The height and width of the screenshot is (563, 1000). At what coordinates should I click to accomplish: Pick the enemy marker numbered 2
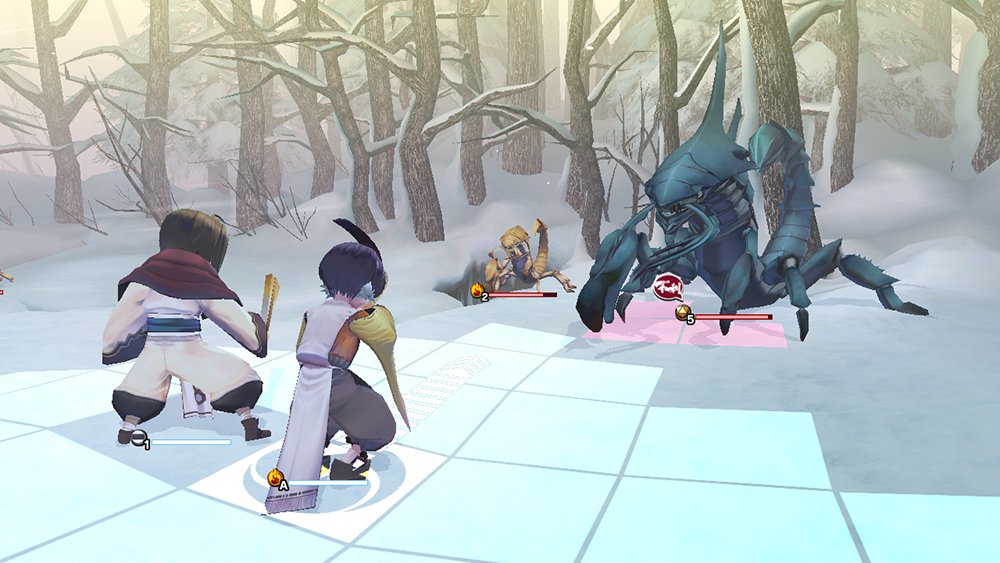pos(478,292)
